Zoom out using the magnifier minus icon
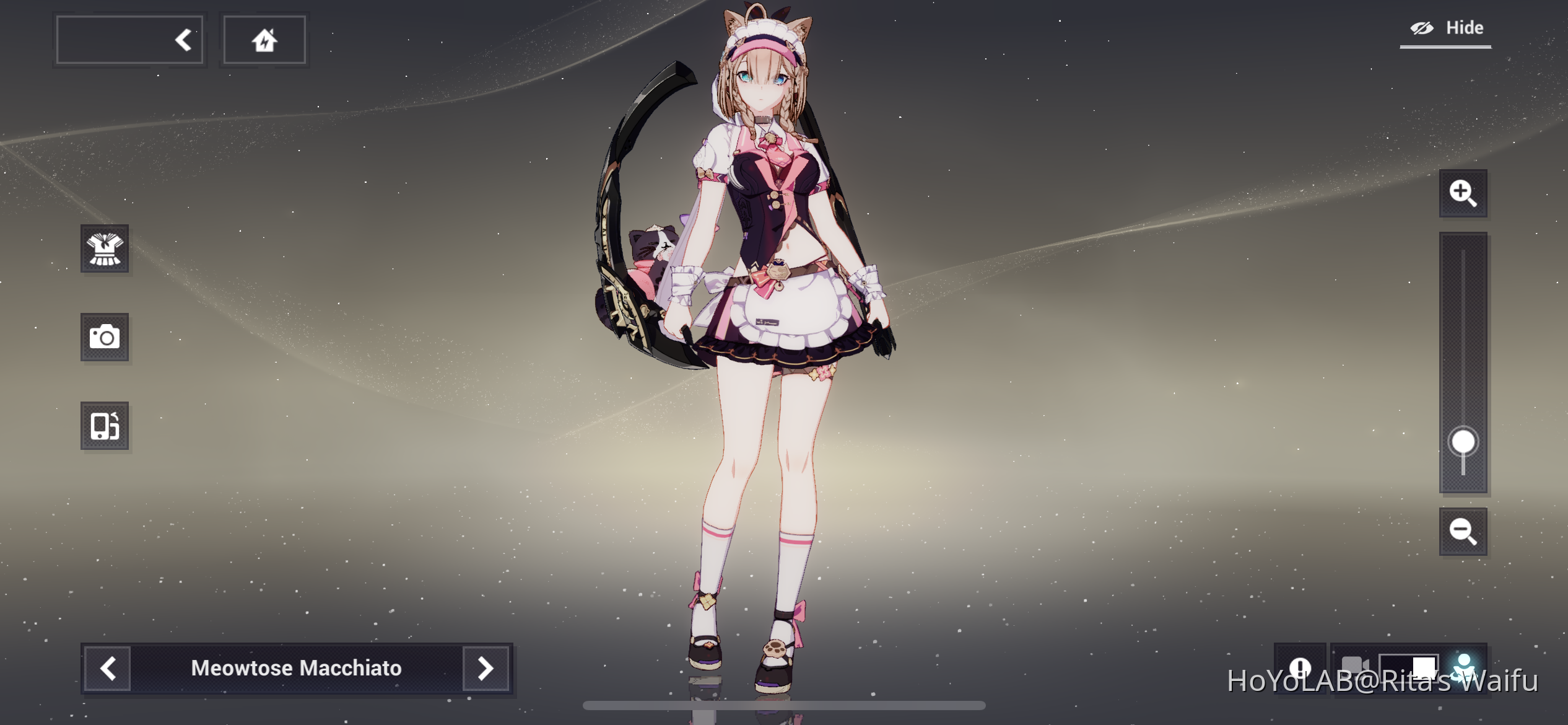 tap(1463, 532)
